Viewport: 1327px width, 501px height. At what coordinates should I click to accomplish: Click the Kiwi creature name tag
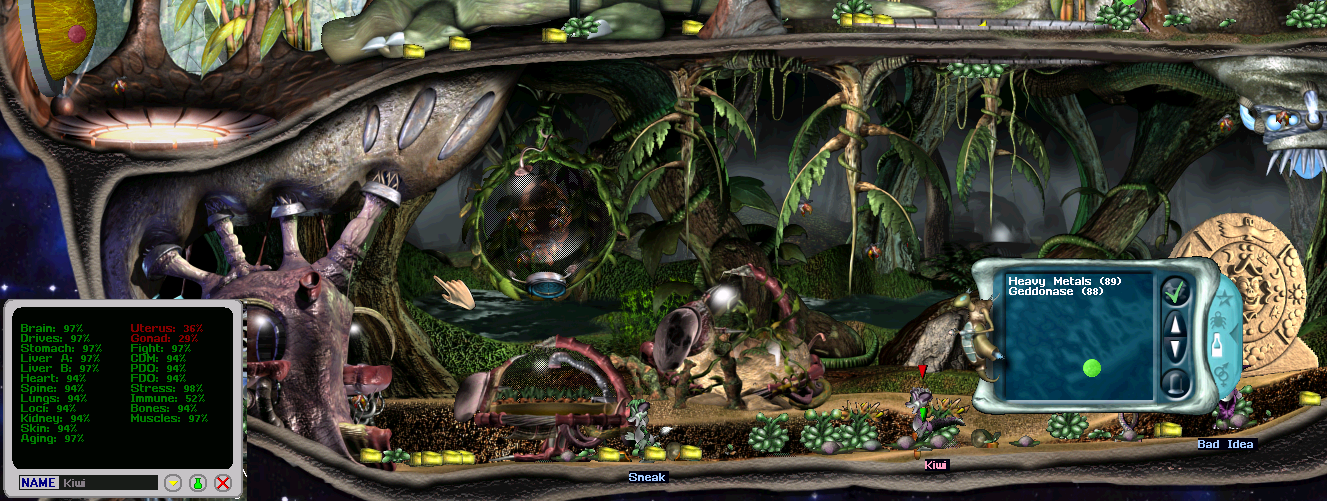coord(935,465)
